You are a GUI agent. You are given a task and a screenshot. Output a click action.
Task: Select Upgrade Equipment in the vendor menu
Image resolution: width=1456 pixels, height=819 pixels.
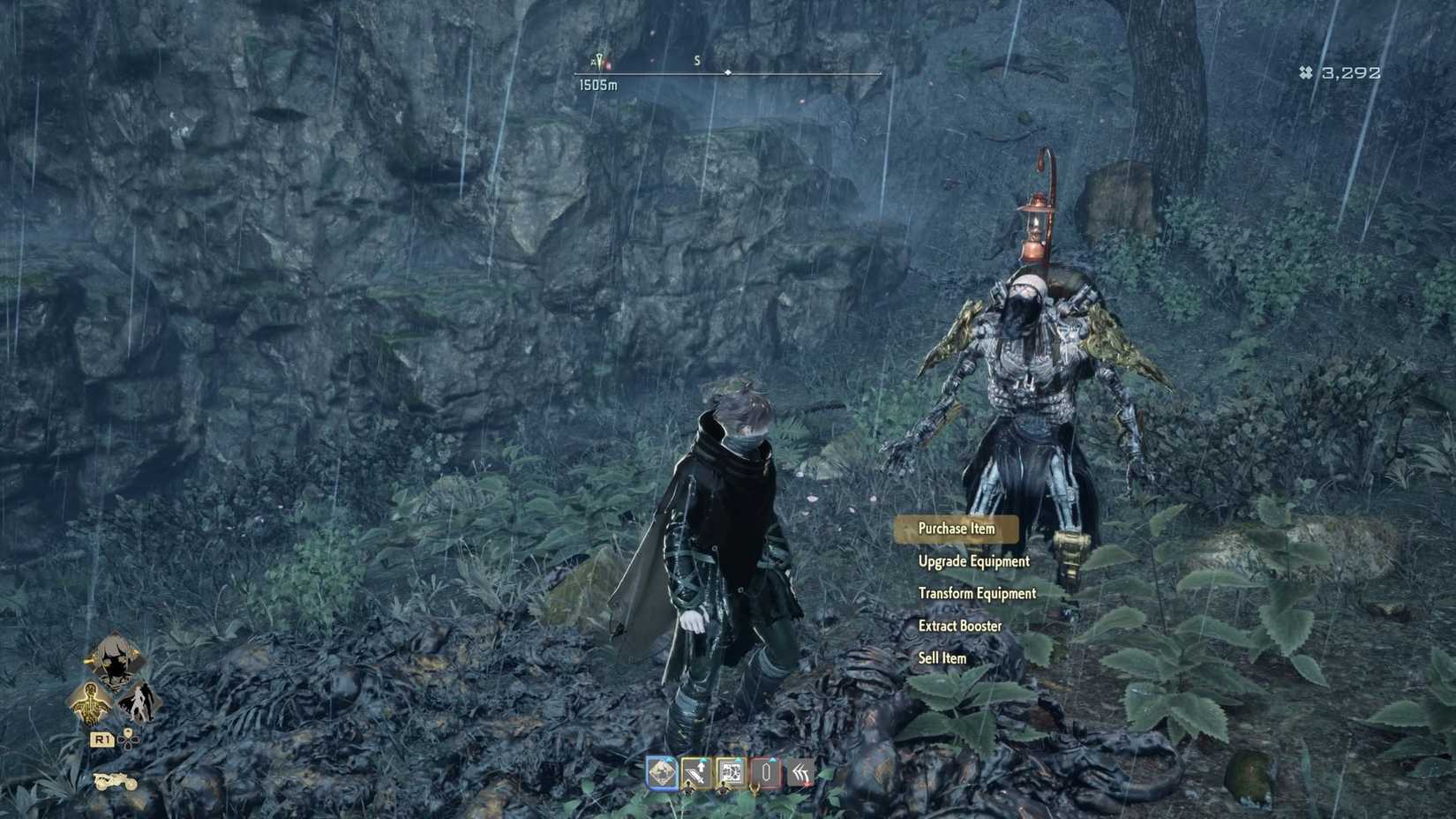click(972, 561)
